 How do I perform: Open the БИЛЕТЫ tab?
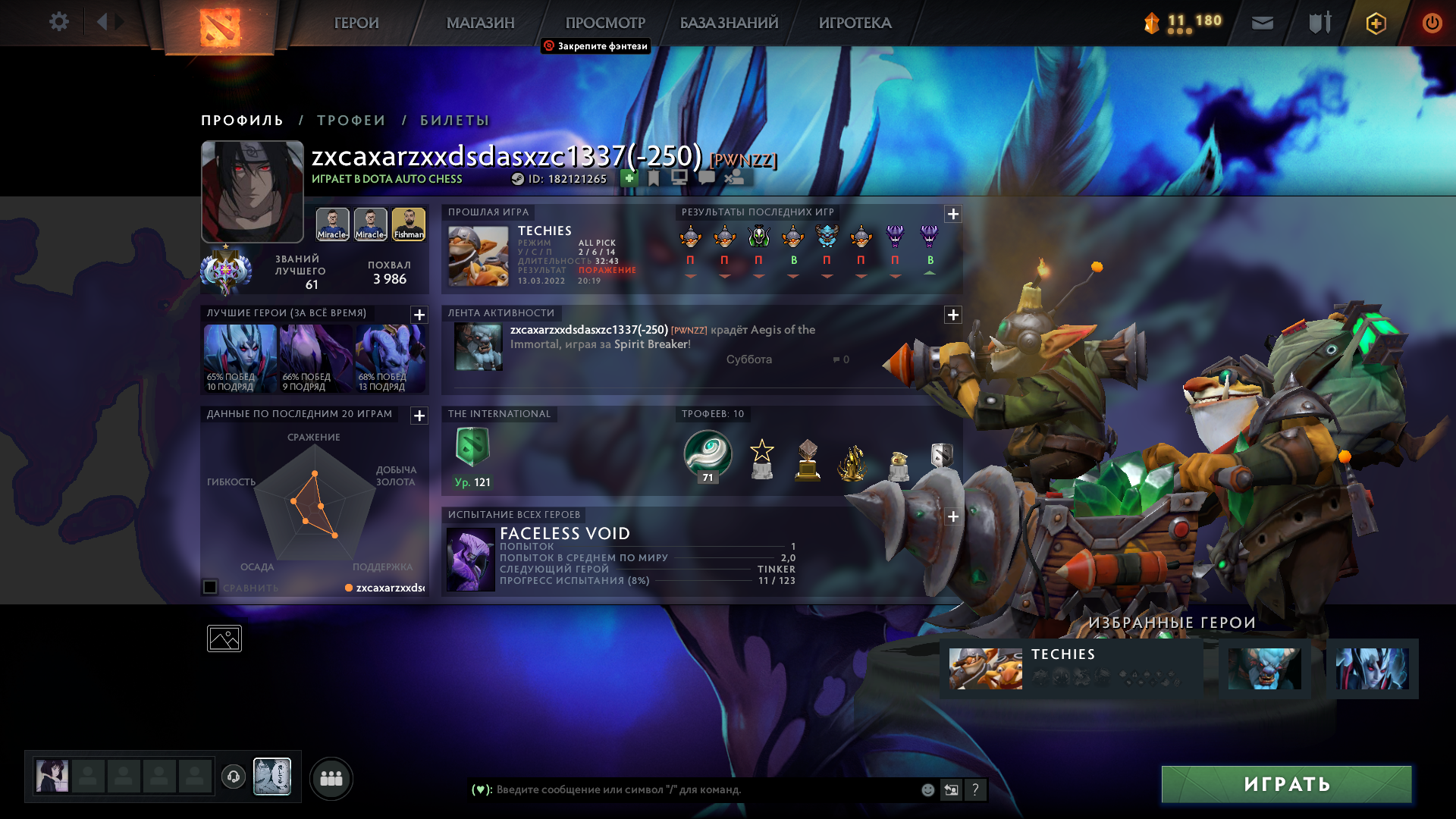point(454,121)
